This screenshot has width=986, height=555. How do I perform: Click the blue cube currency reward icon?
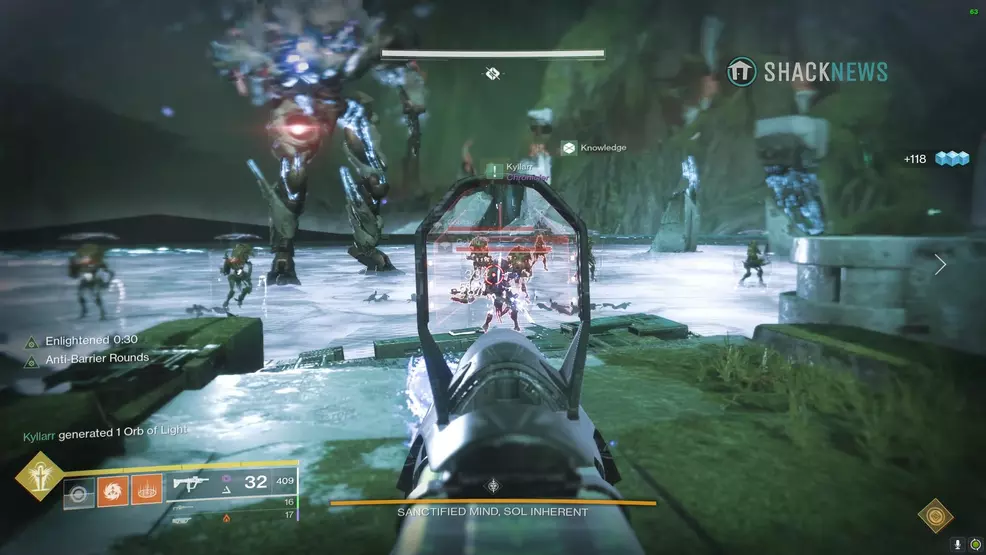[x=953, y=158]
